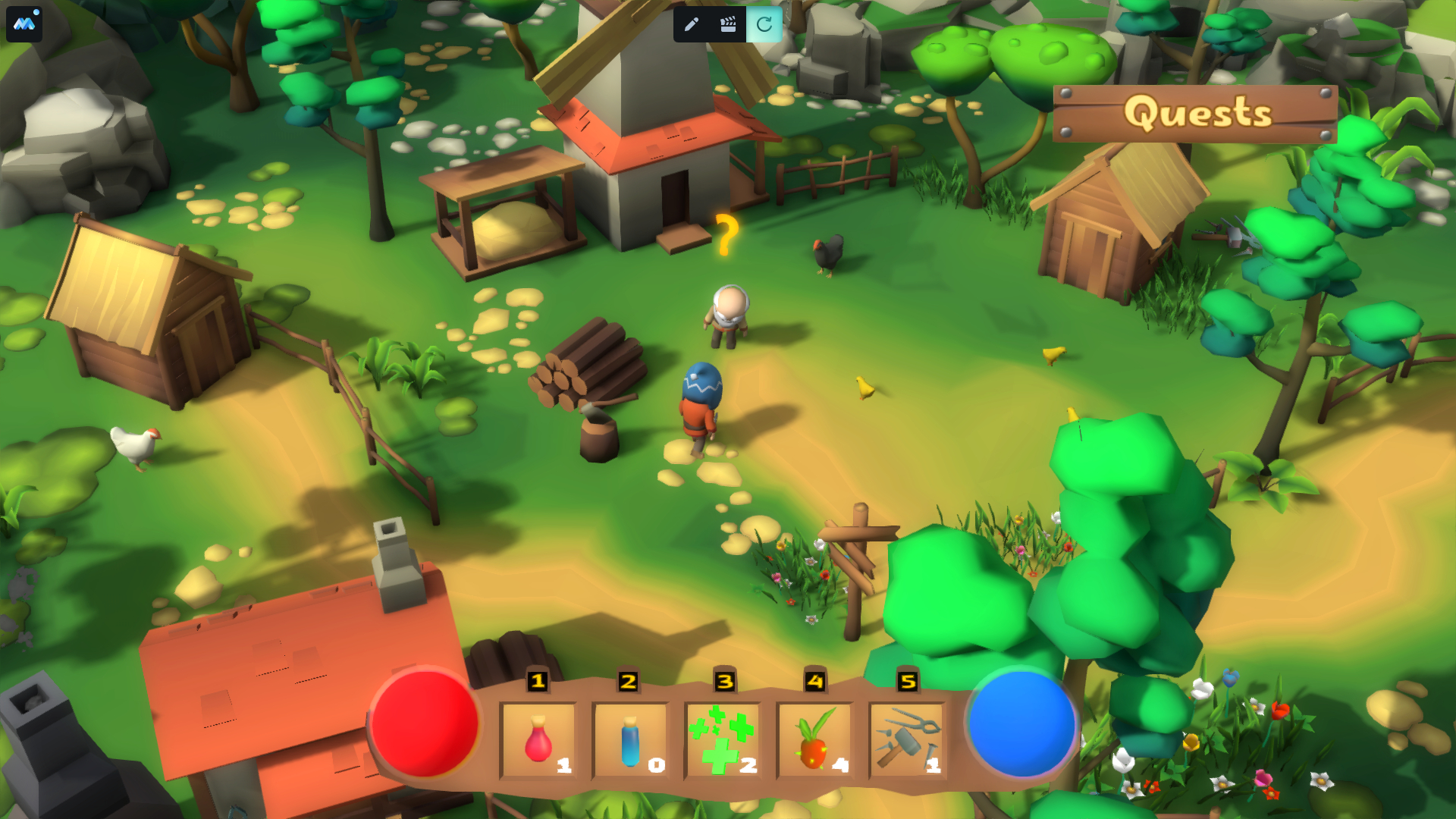Activate the green healing crosses slot
1456x819 pixels.
(x=723, y=741)
